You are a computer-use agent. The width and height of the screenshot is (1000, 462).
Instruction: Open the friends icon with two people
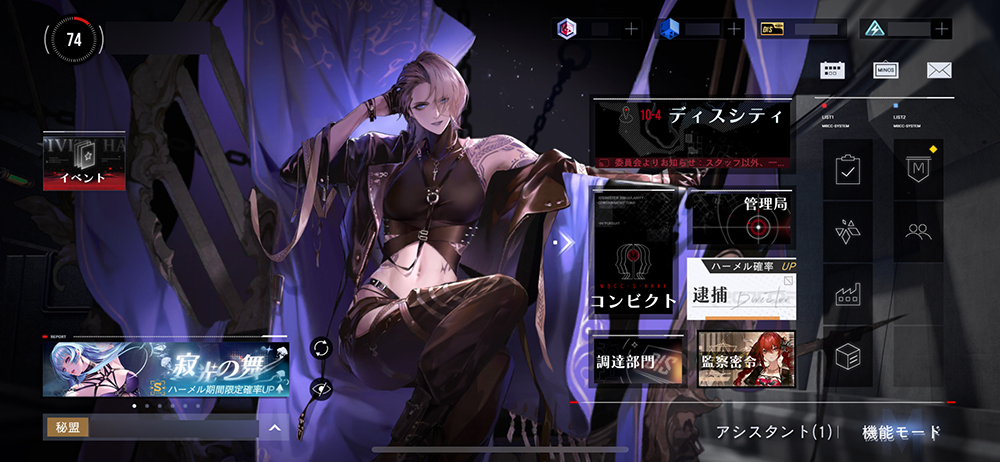(917, 232)
